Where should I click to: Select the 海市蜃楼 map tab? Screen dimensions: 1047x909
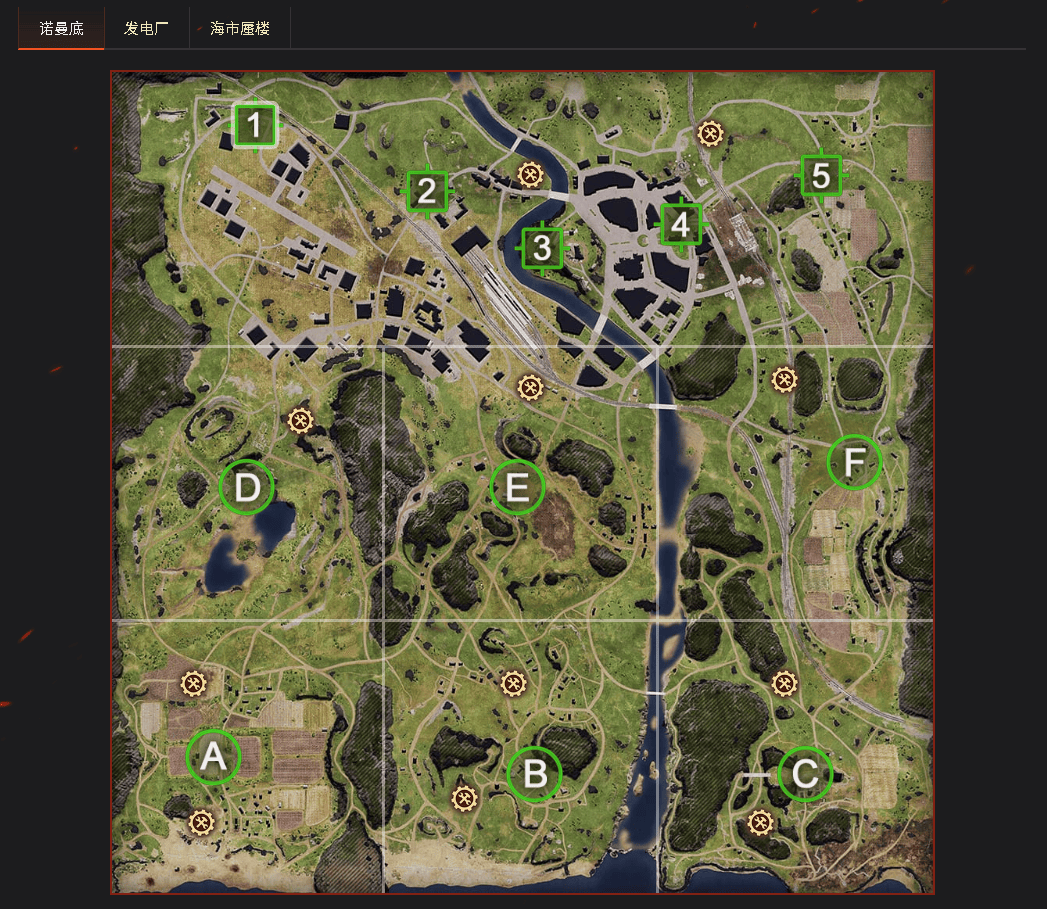(240, 28)
